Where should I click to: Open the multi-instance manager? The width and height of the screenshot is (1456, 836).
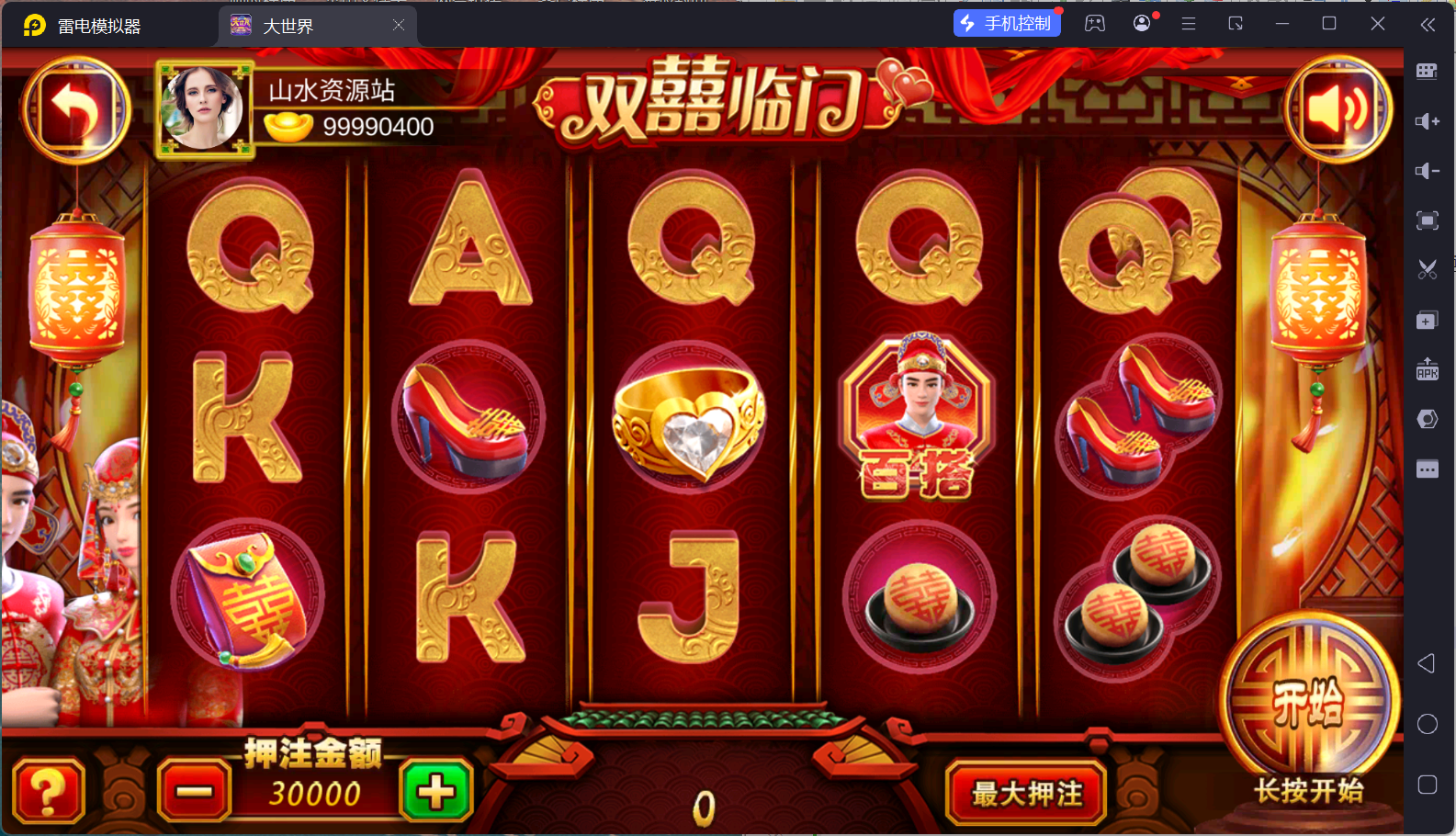coord(1427,320)
